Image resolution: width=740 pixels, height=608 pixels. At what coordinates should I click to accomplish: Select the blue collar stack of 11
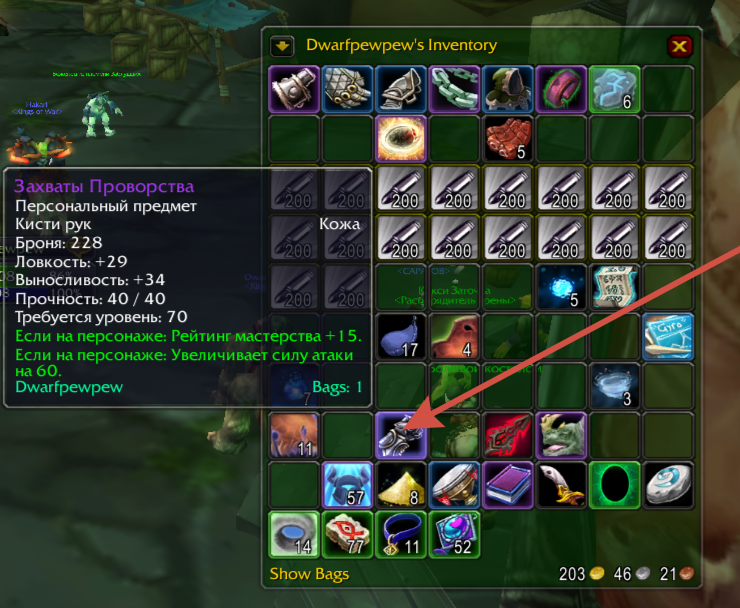(x=401, y=534)
